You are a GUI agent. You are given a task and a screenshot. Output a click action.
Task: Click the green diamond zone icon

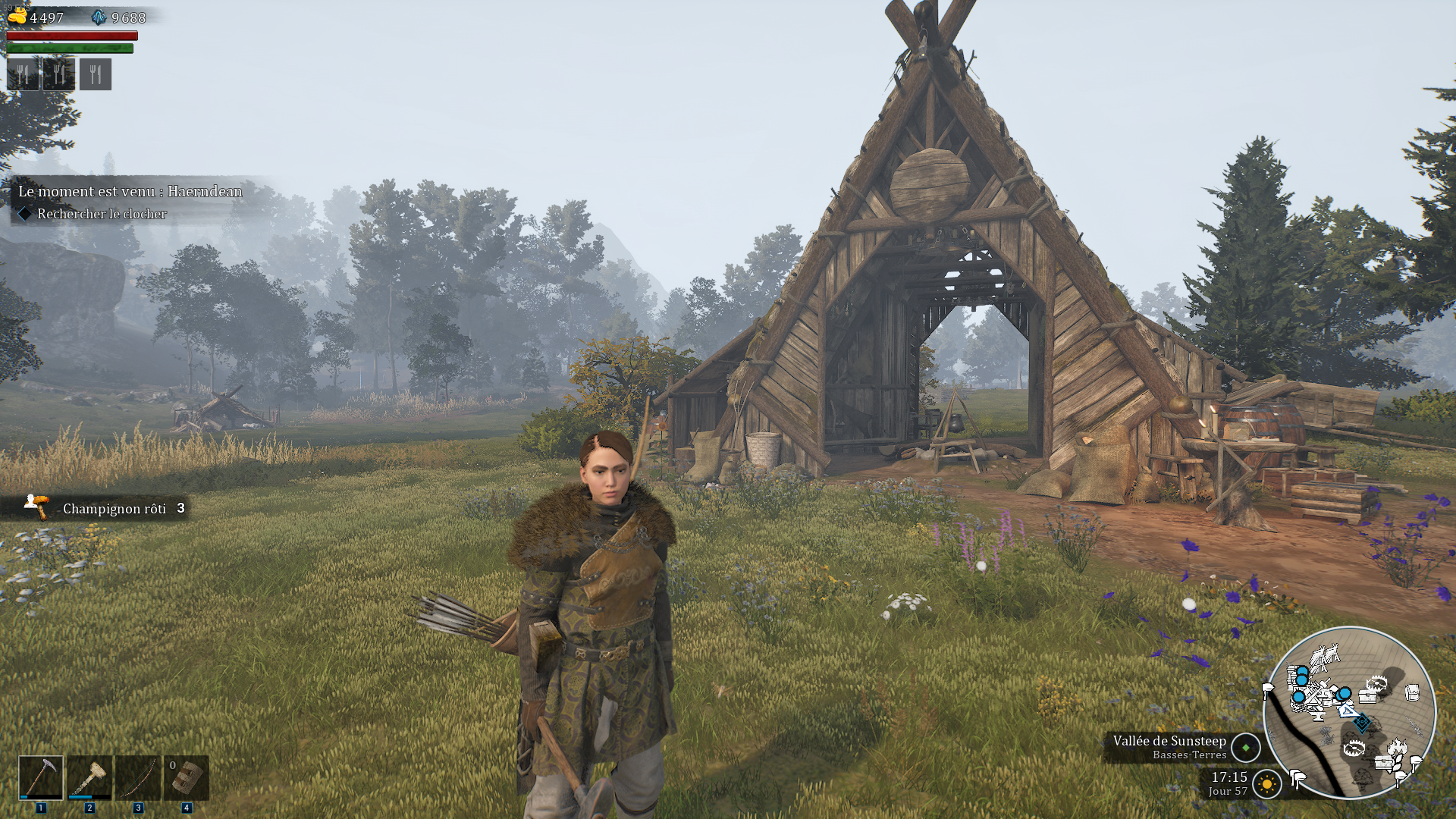tap(1246, 748)
